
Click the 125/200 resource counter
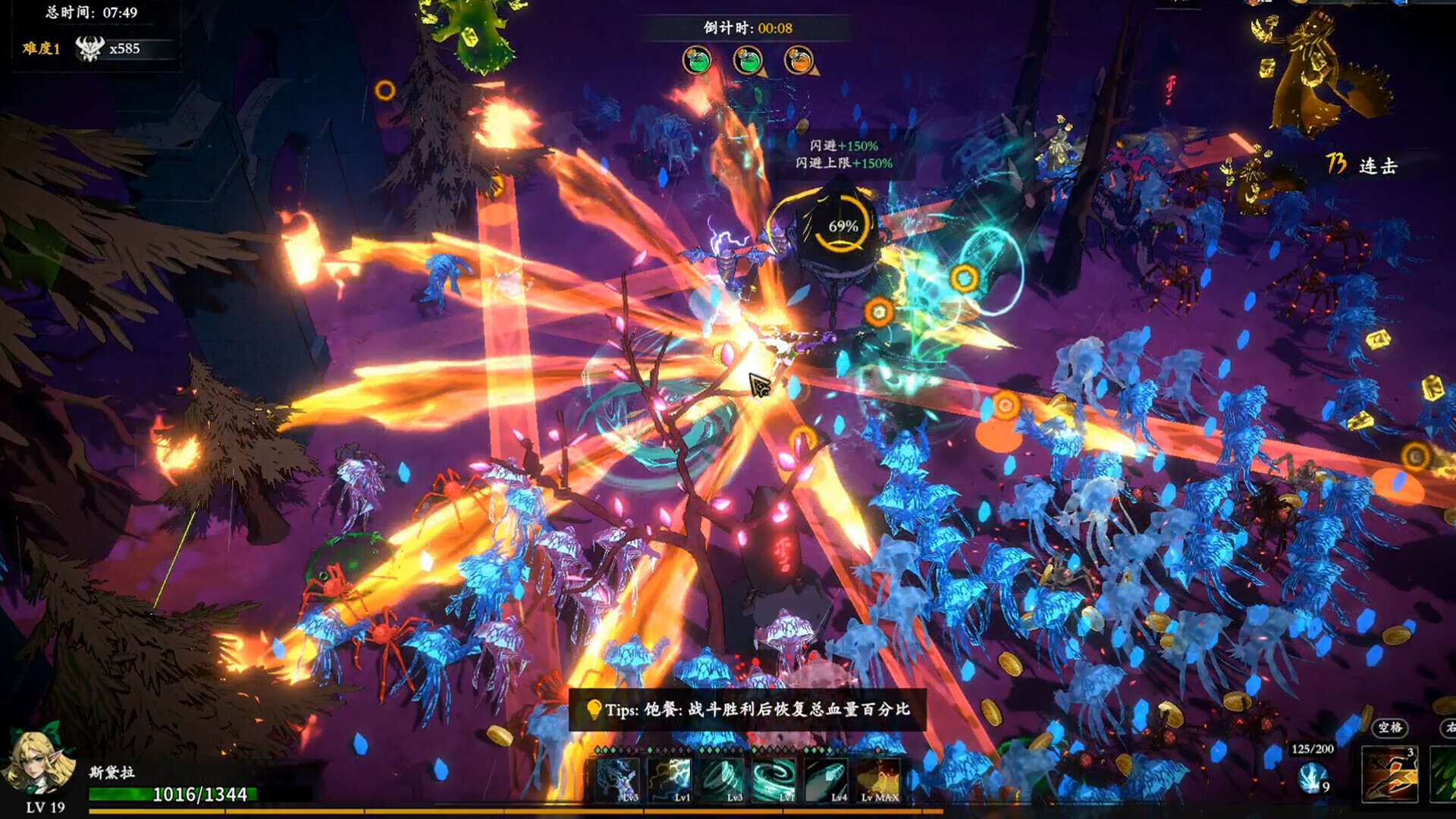(1311, 749)
